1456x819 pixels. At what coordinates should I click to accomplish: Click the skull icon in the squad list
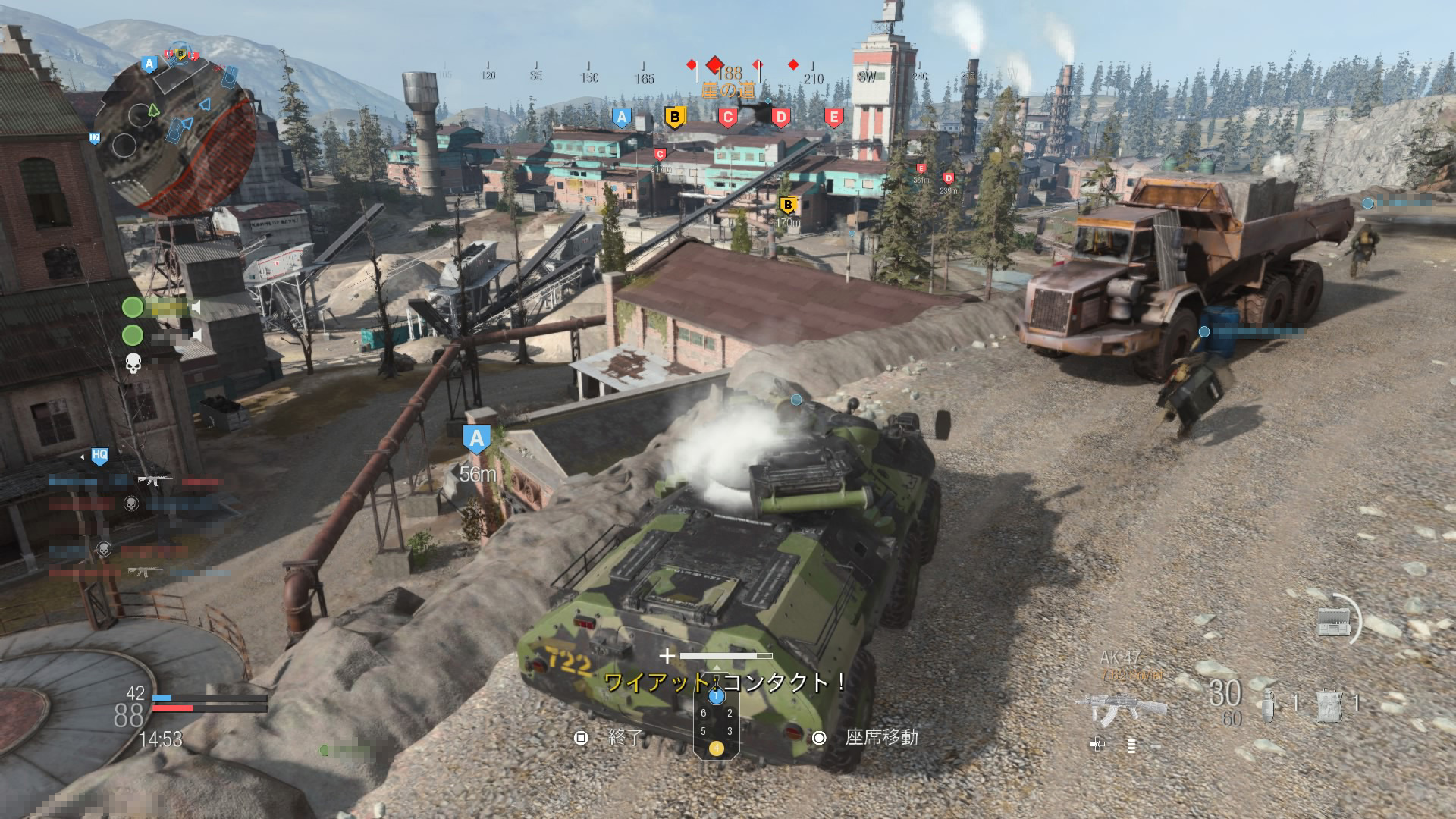[133, 362]
